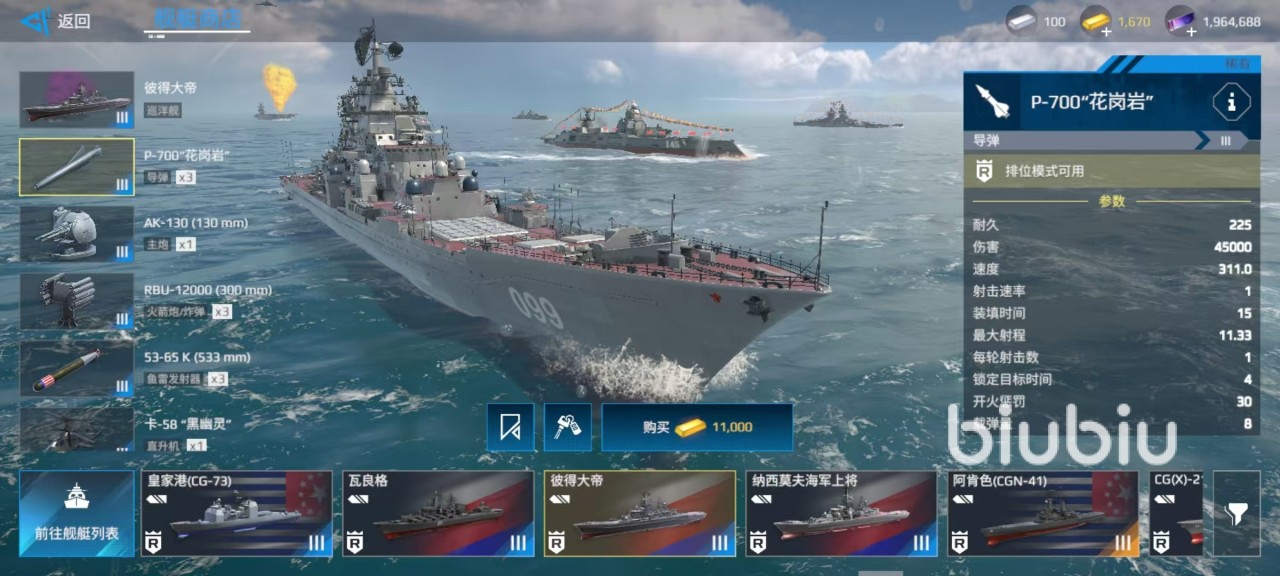Open the info button for P-700

[1231, 101]
